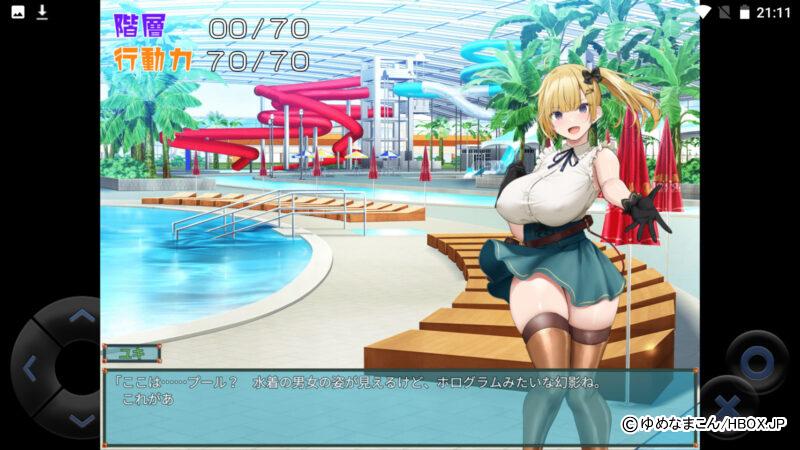The image size is (800, 450).
Task: Tap the virtual circle confirm button
Action: (756, 360)
